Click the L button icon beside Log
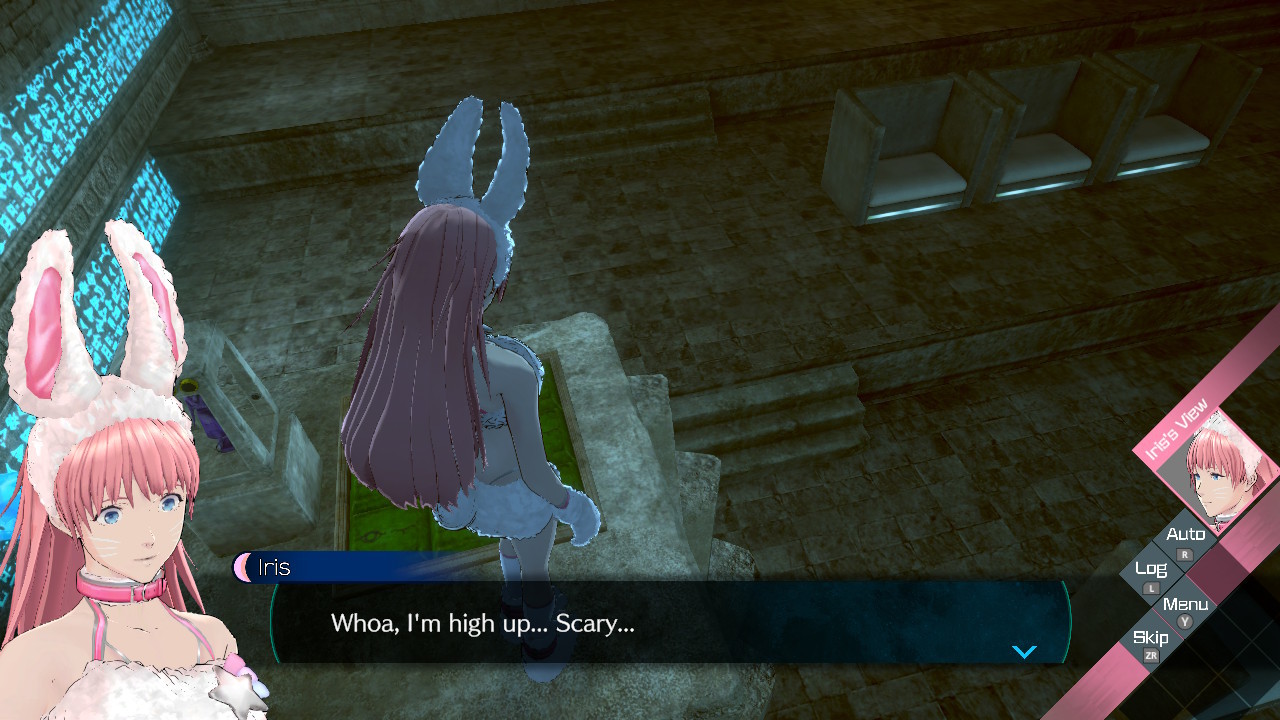Screen dimensions: 1280x720 click(1152, 588)
